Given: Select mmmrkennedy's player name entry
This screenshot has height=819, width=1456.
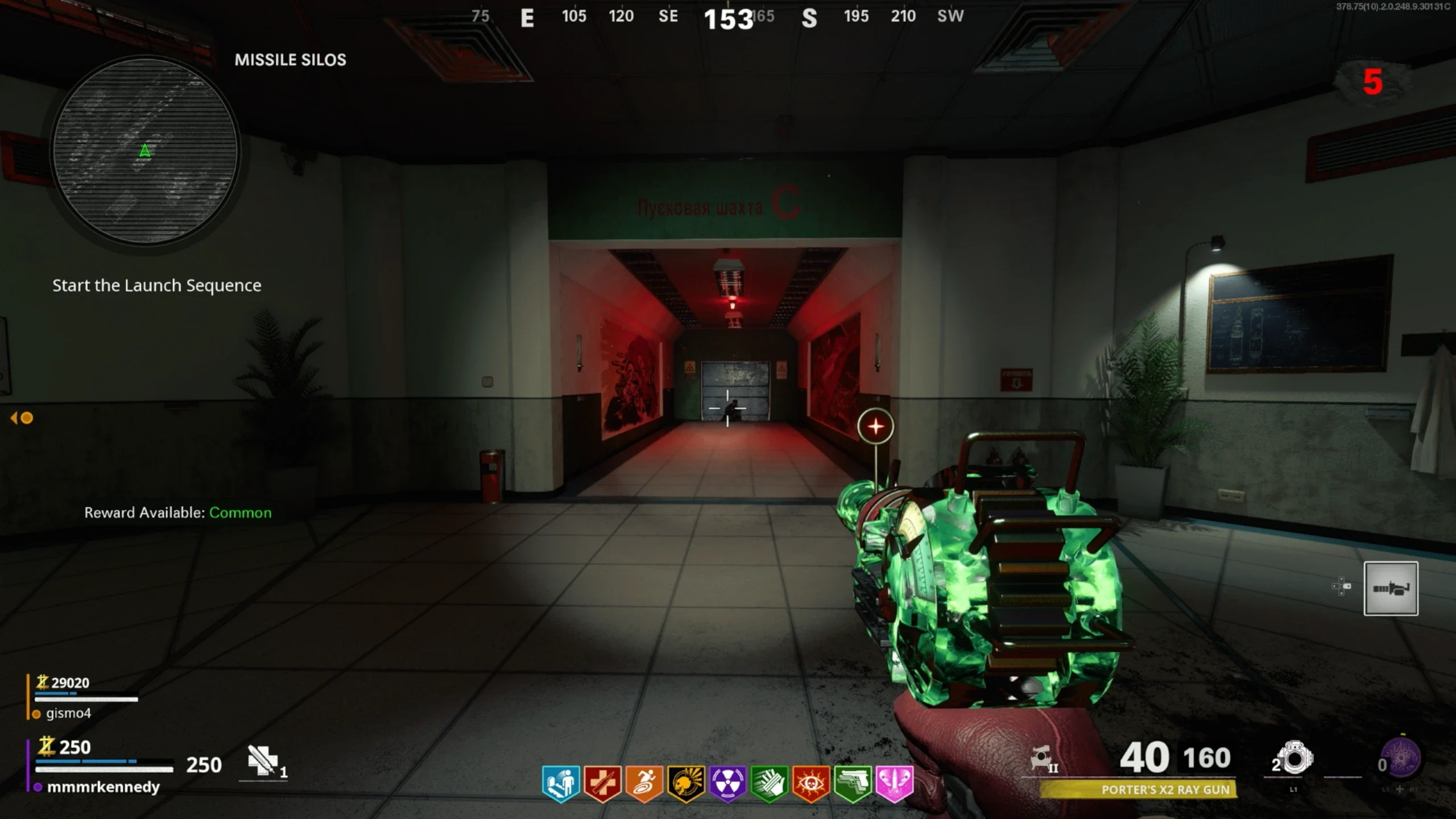Looking at the screenshot, I should (x=103, y=787).
